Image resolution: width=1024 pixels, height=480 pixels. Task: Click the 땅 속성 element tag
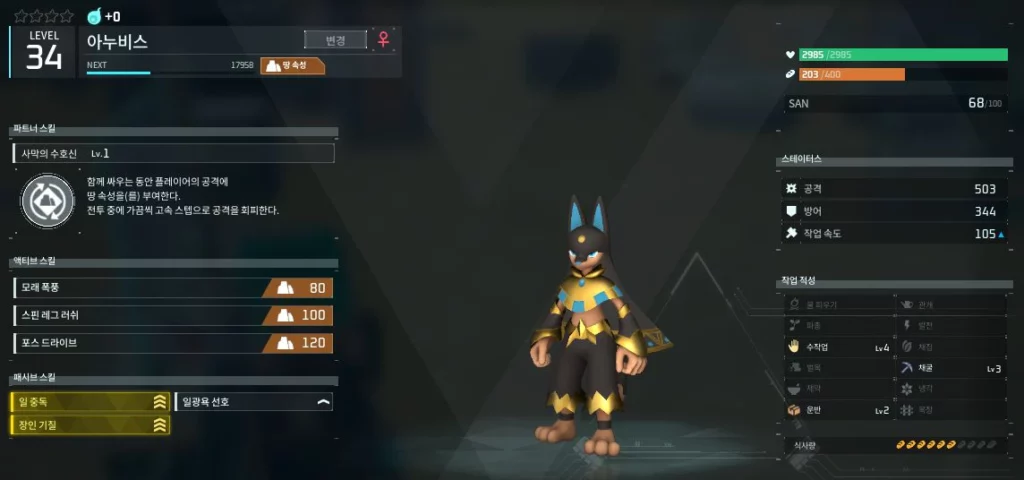pyautogui.click(x=293, y=66)
